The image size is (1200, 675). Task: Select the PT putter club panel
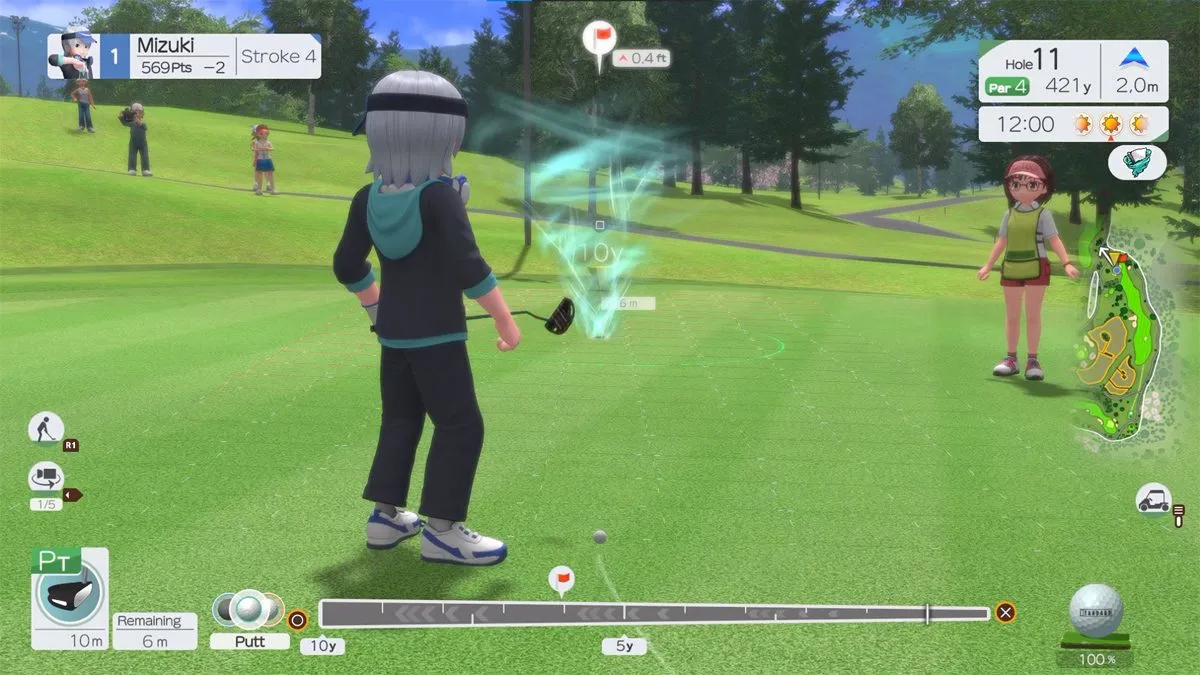pos(69,597)
